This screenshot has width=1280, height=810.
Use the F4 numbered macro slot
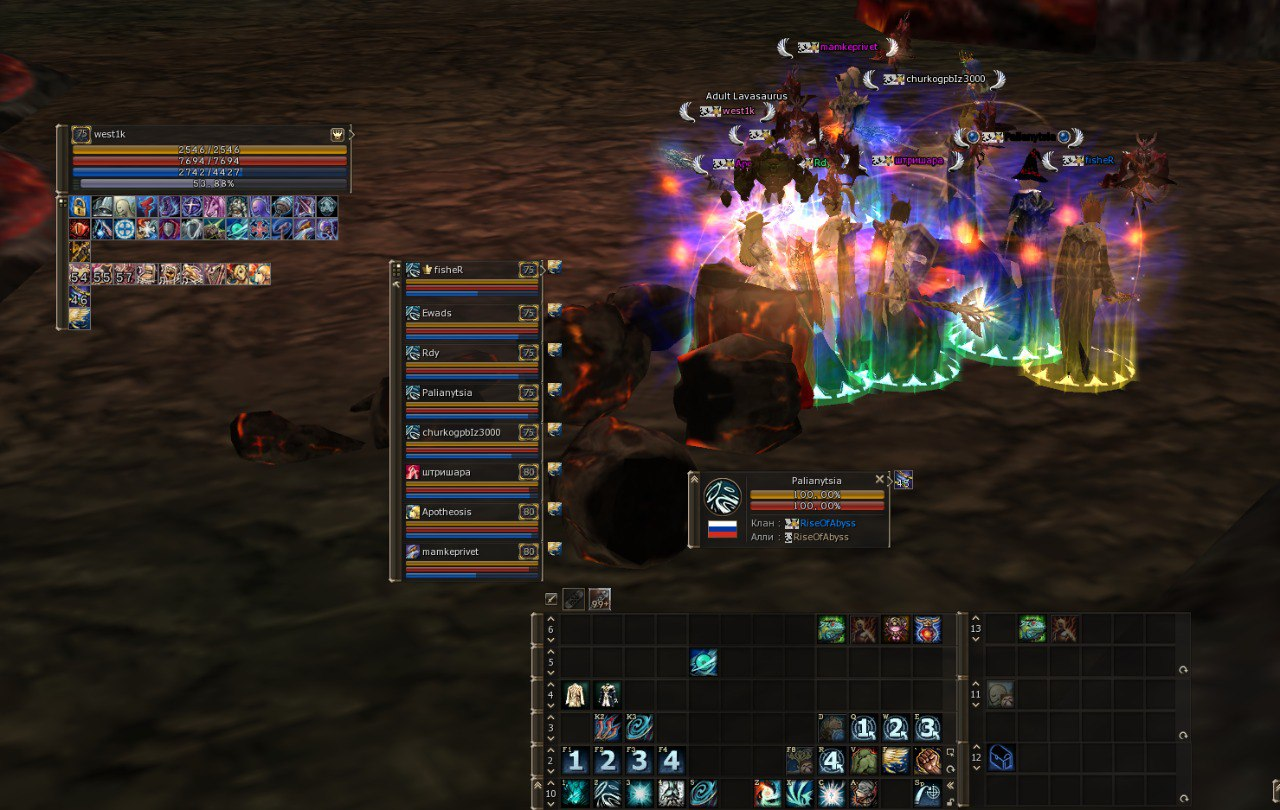(671, 761)
